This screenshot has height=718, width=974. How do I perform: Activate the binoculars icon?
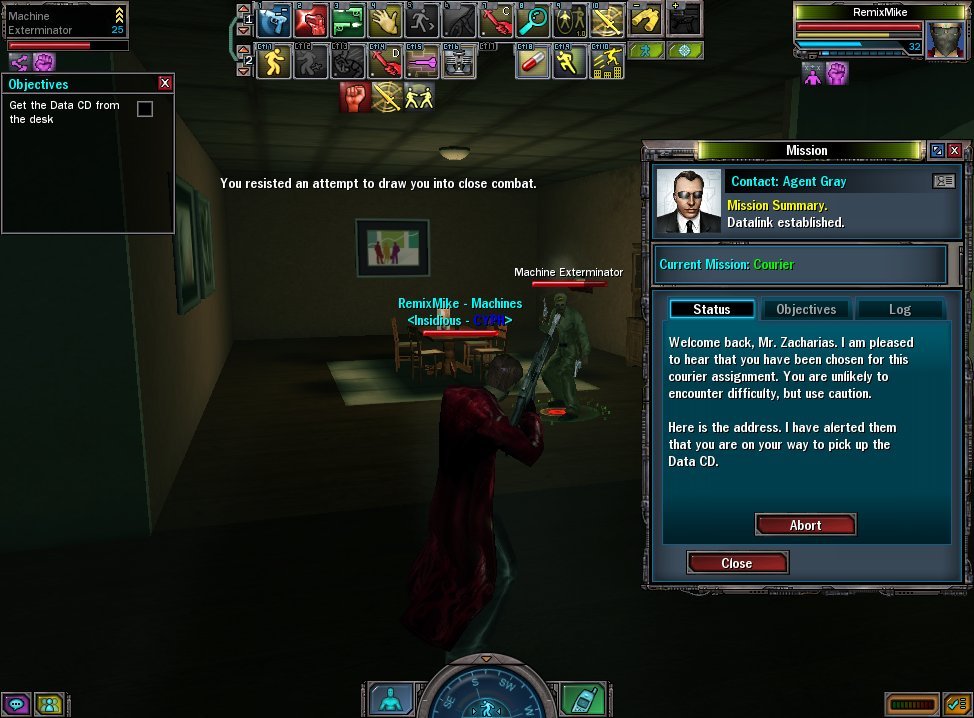click(x=647, y=20)
